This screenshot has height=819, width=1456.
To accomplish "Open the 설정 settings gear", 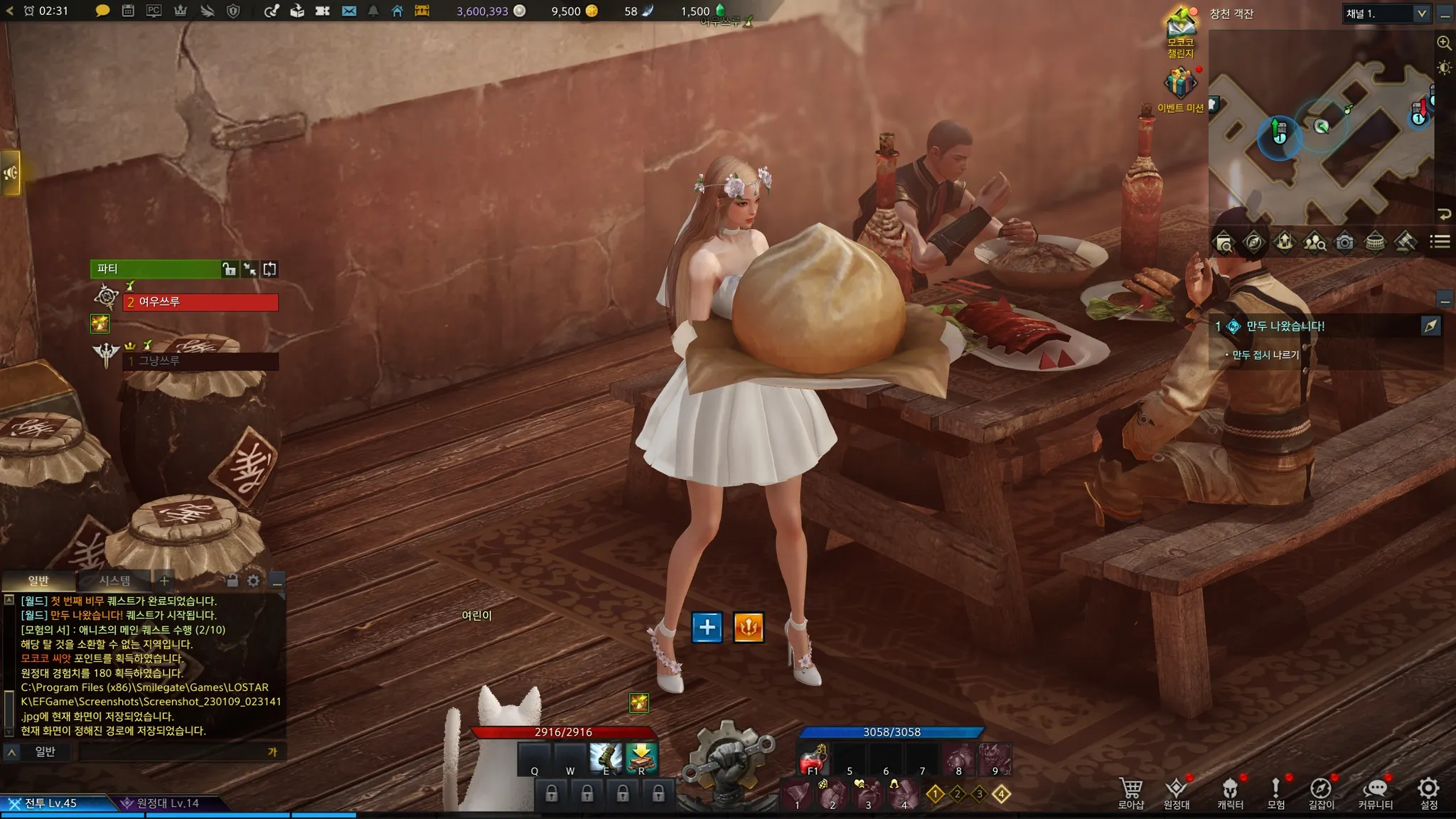I will pos(1428,791).
